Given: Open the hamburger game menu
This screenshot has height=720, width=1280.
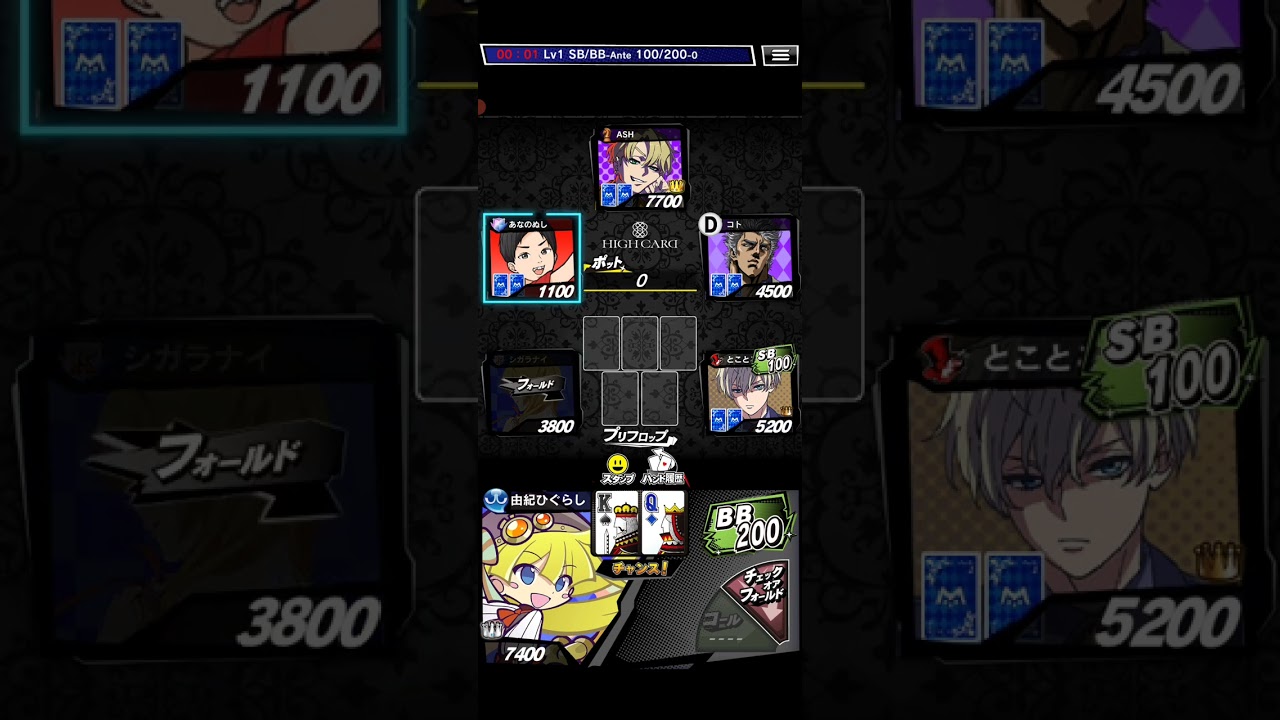Looking at the screenshot, I should click(x=779, y=55).
